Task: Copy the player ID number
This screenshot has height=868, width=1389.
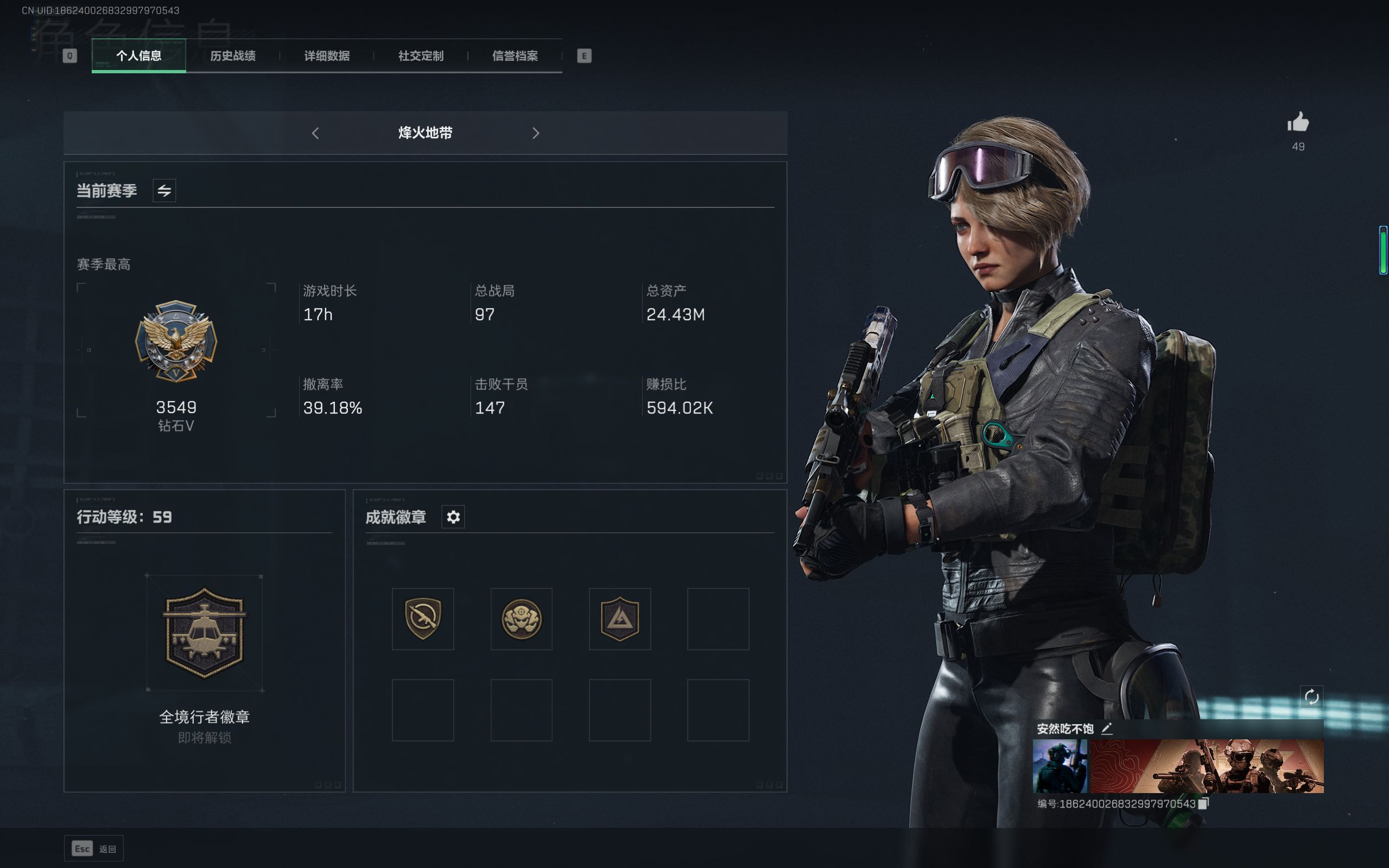Action: click(1203, 804)
